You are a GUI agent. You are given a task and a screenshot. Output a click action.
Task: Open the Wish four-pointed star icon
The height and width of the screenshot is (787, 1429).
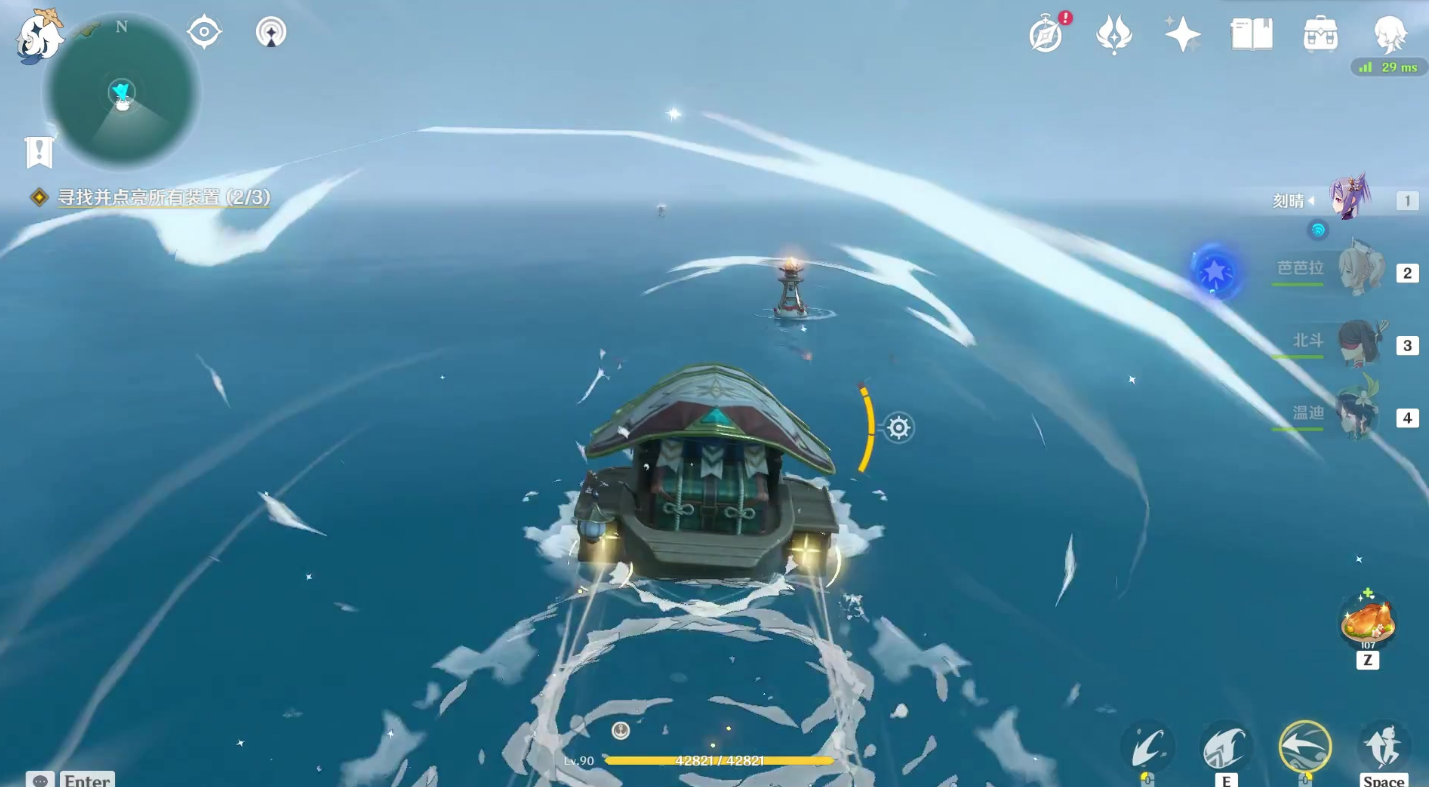(x=1182, y=34)
